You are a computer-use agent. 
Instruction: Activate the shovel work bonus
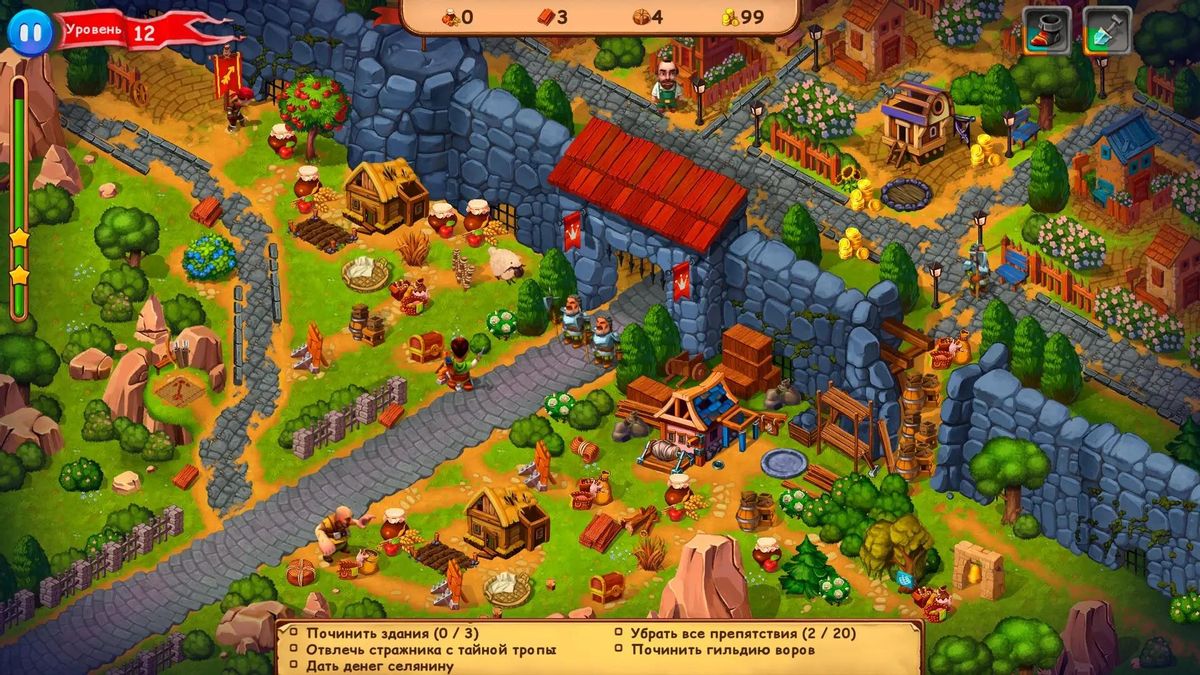coord(1107,31)
